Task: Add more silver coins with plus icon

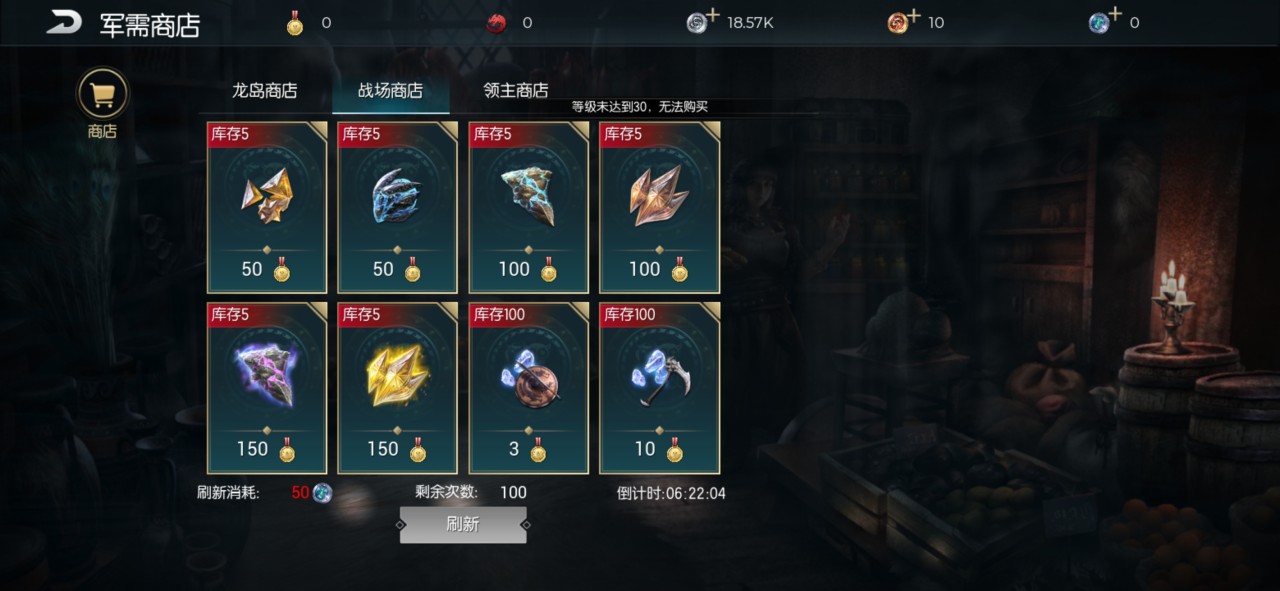Action: point(712,15)
